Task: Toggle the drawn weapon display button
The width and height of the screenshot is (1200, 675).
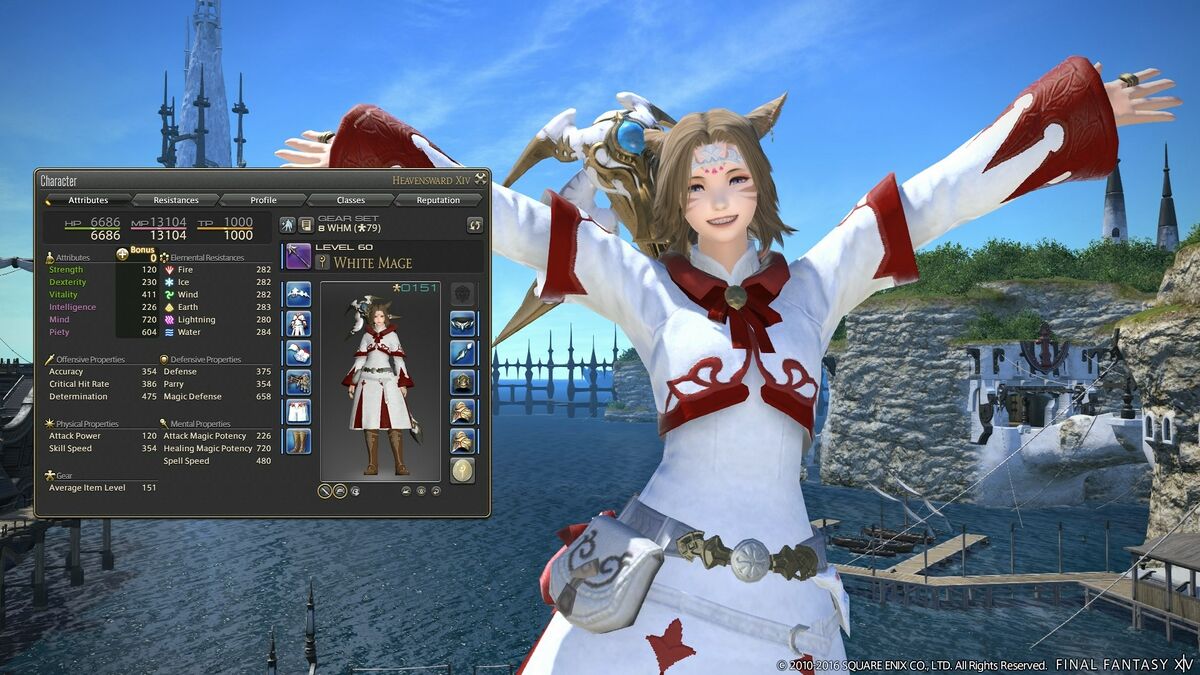Action: point(325,491)
